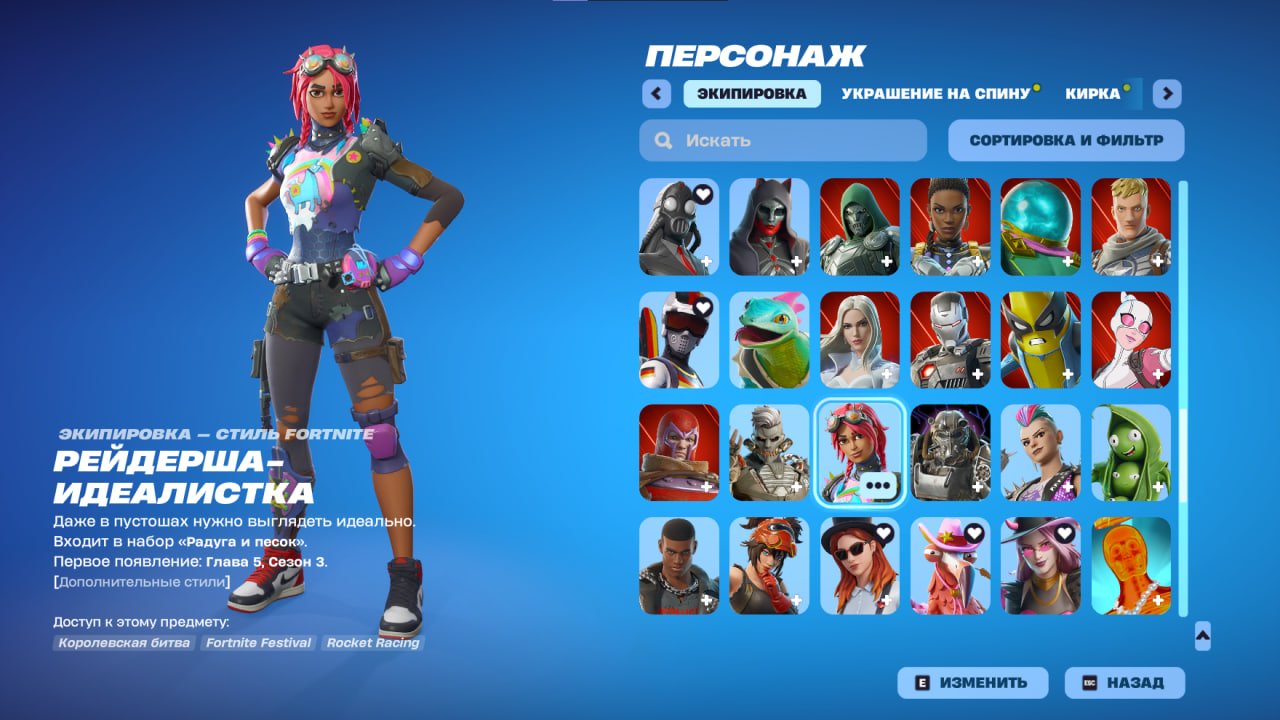The height and width of the screenshot is (720, 1280).
Task: Click the left arrow beside the category tabs
Action: tap(656, 93)
